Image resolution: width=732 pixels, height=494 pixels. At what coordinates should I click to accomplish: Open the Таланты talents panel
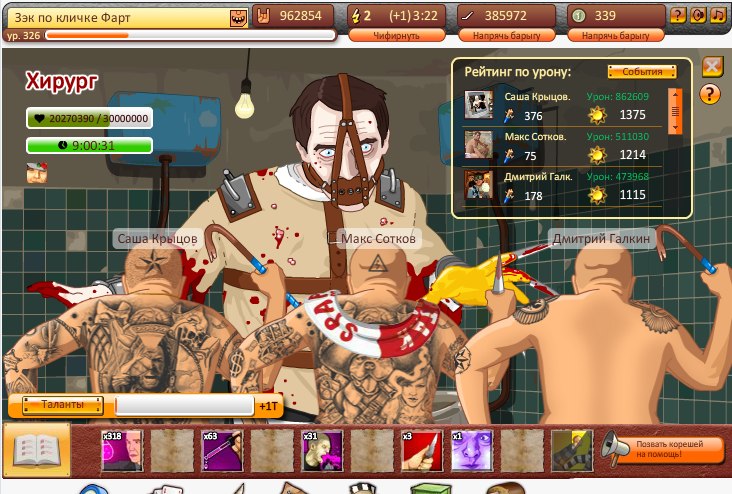pos(59,405)
